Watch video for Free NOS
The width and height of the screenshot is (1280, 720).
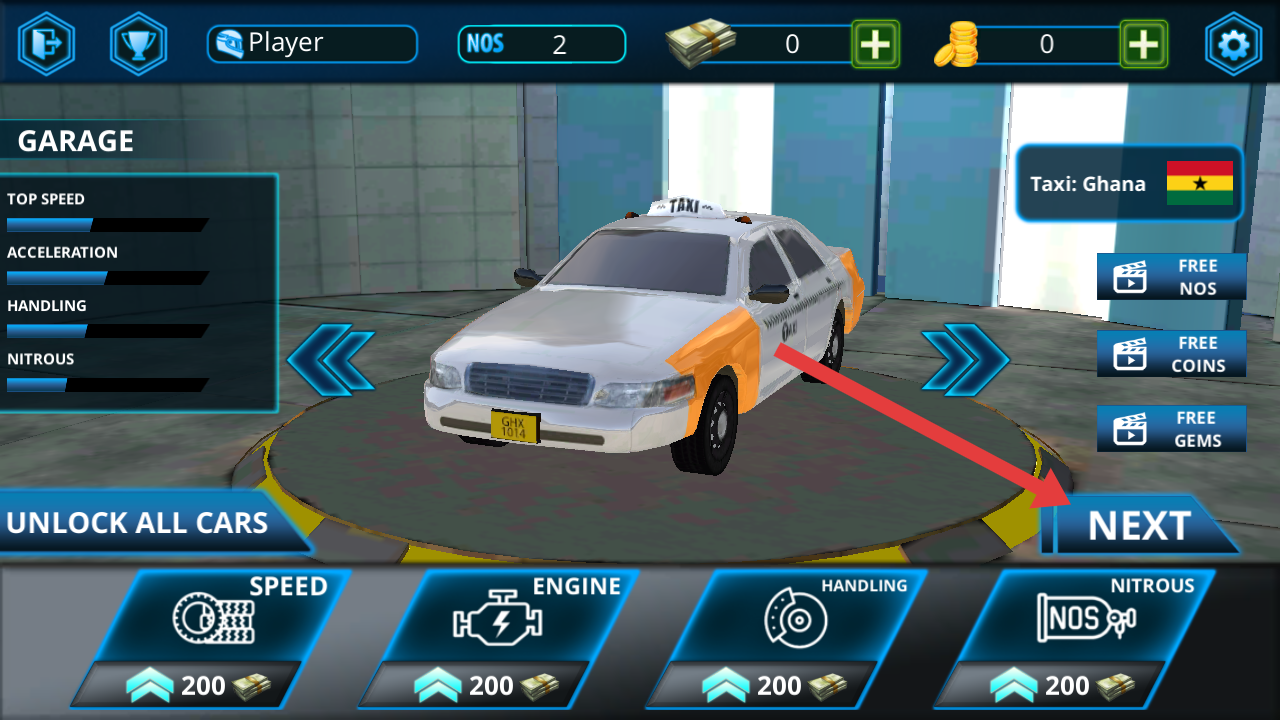pyautogui.click(x=1171, y=277)
